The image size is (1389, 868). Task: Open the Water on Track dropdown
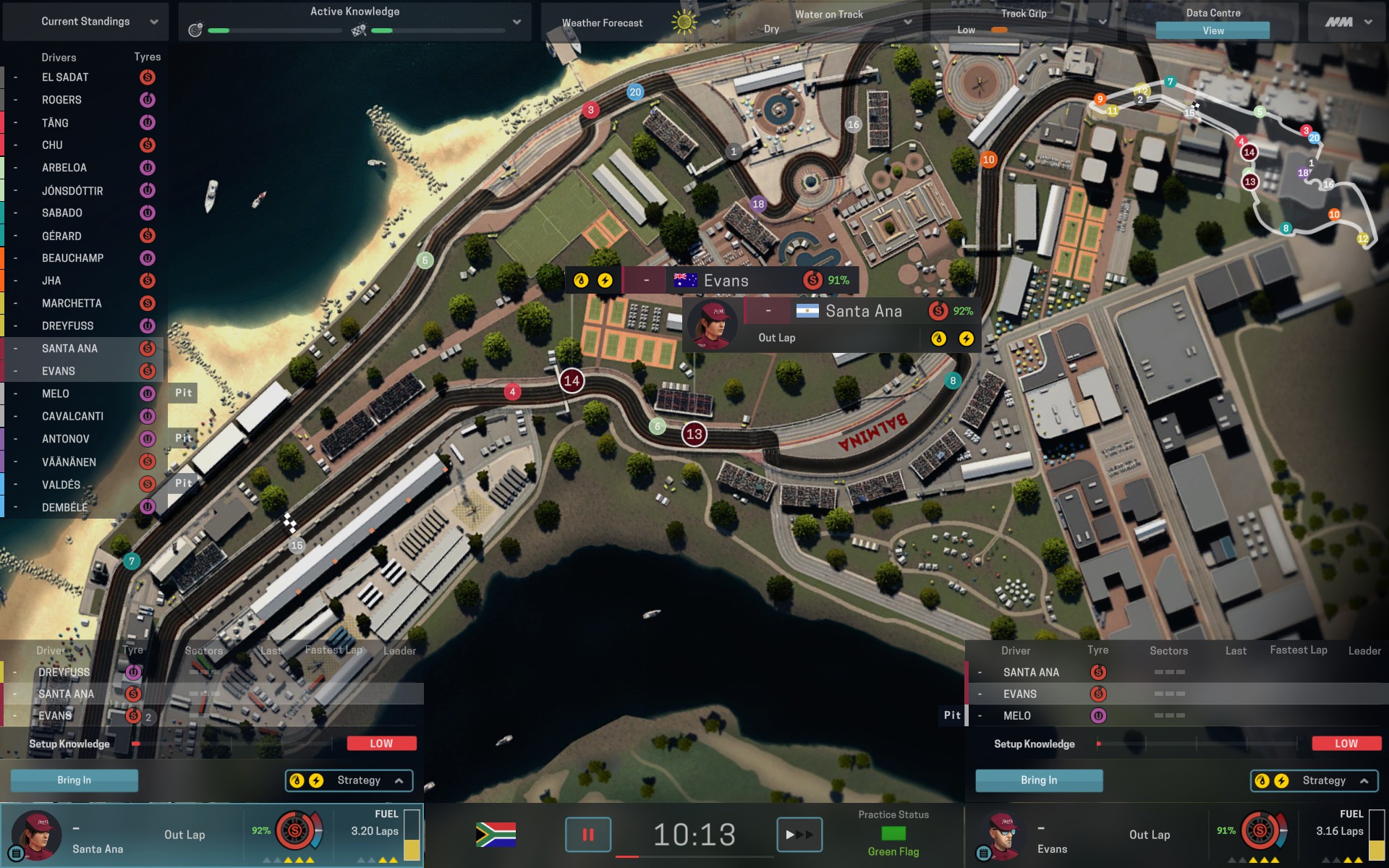(907, 22)
